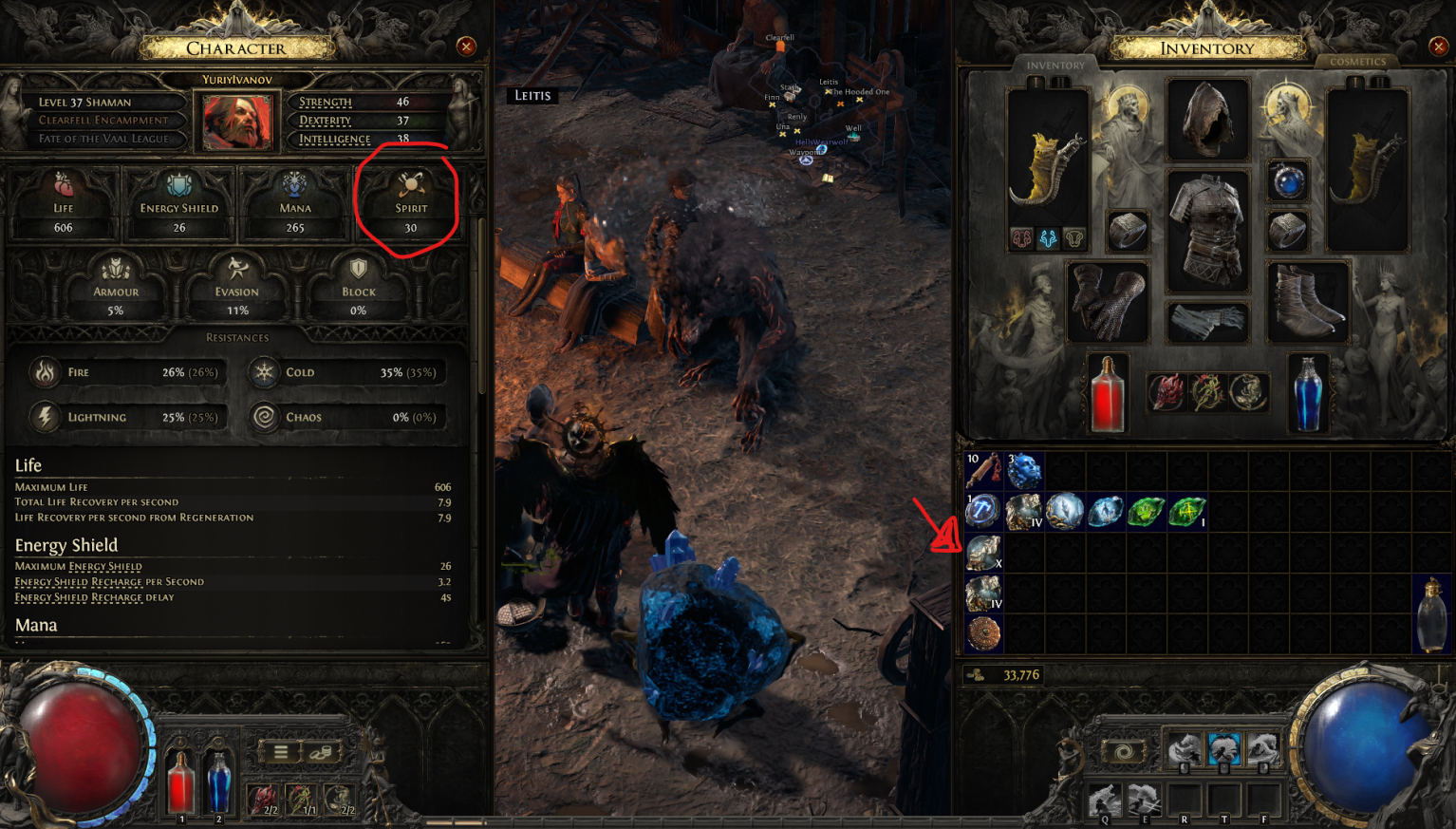This screenshot has width=1456, height=829.
Task: Click the swirl button beside skill bar
Action: (1123, 753)
